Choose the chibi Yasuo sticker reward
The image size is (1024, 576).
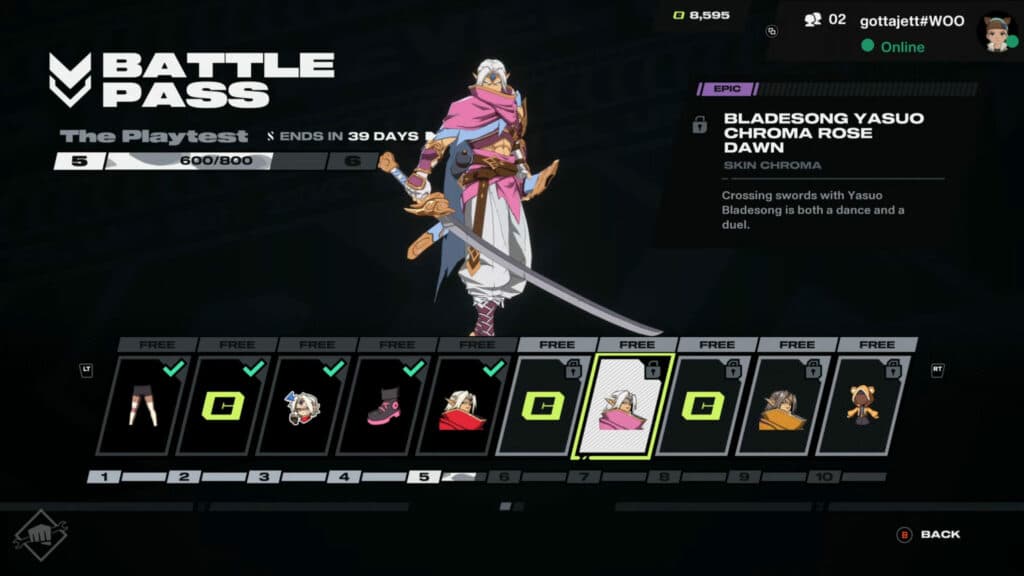tap(303, 406)
